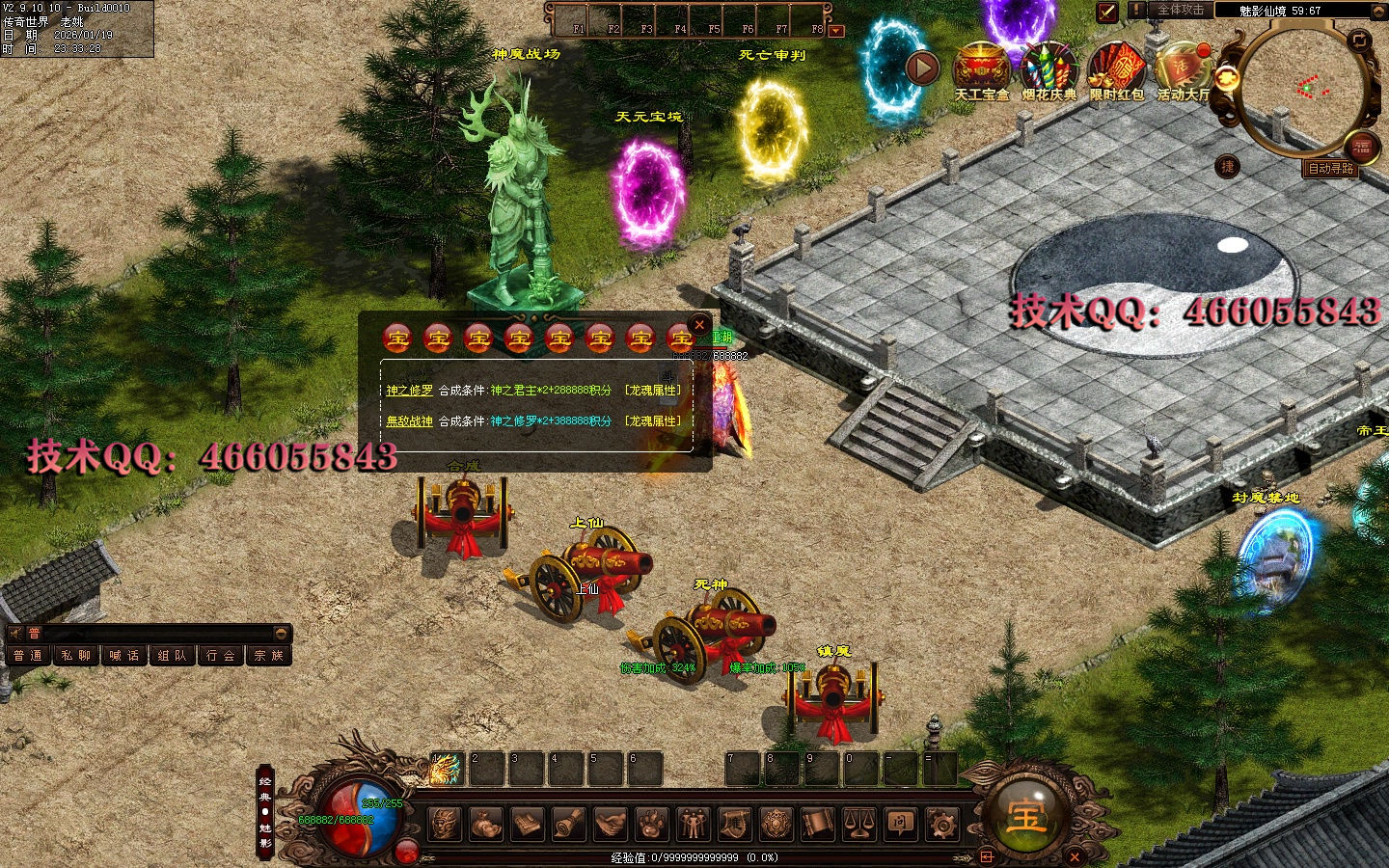
Task: Open the bag pouch icon in bottom bar
Action: (x=485, y=824)
